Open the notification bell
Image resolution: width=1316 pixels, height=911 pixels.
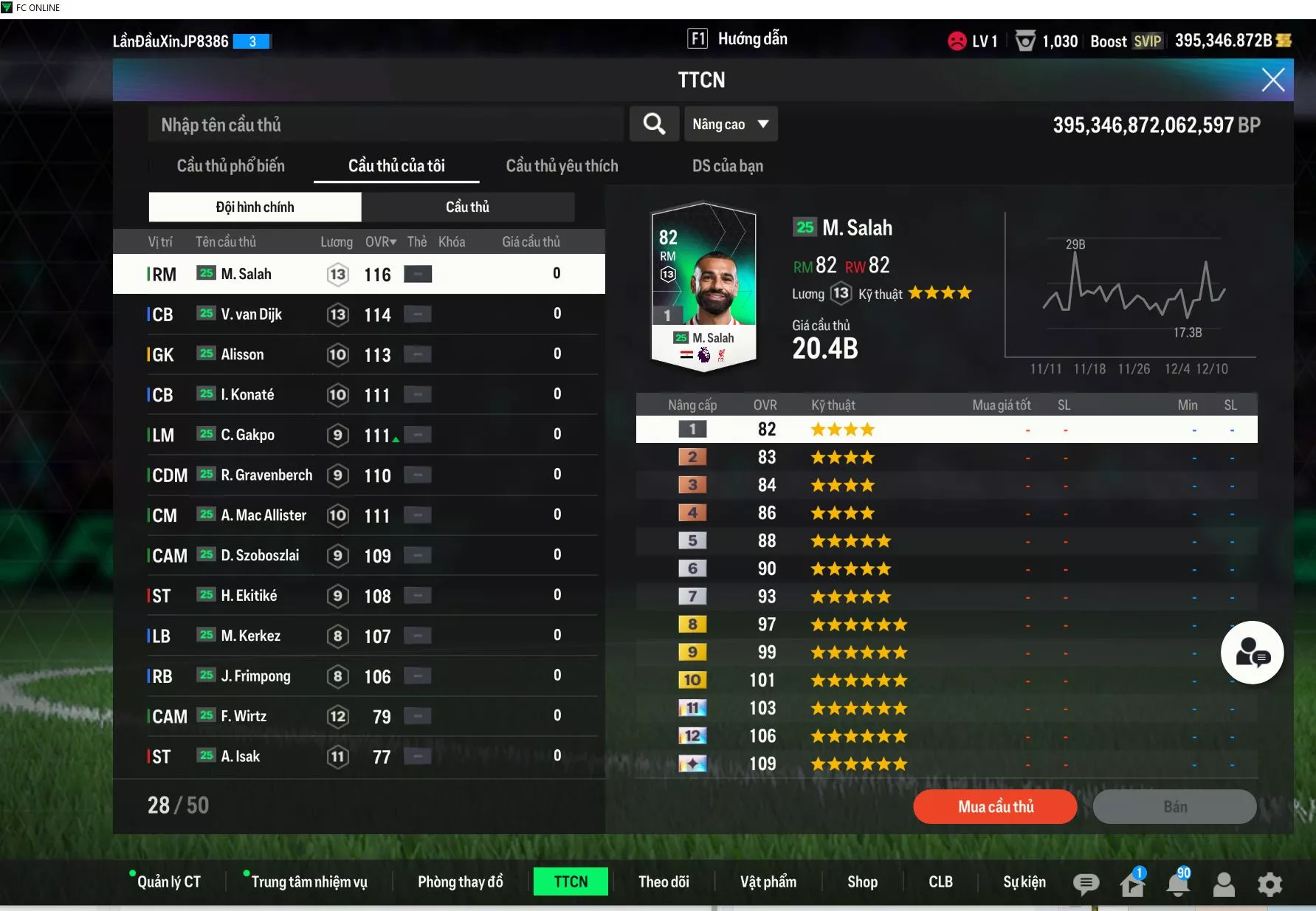tap(1178, 884)
